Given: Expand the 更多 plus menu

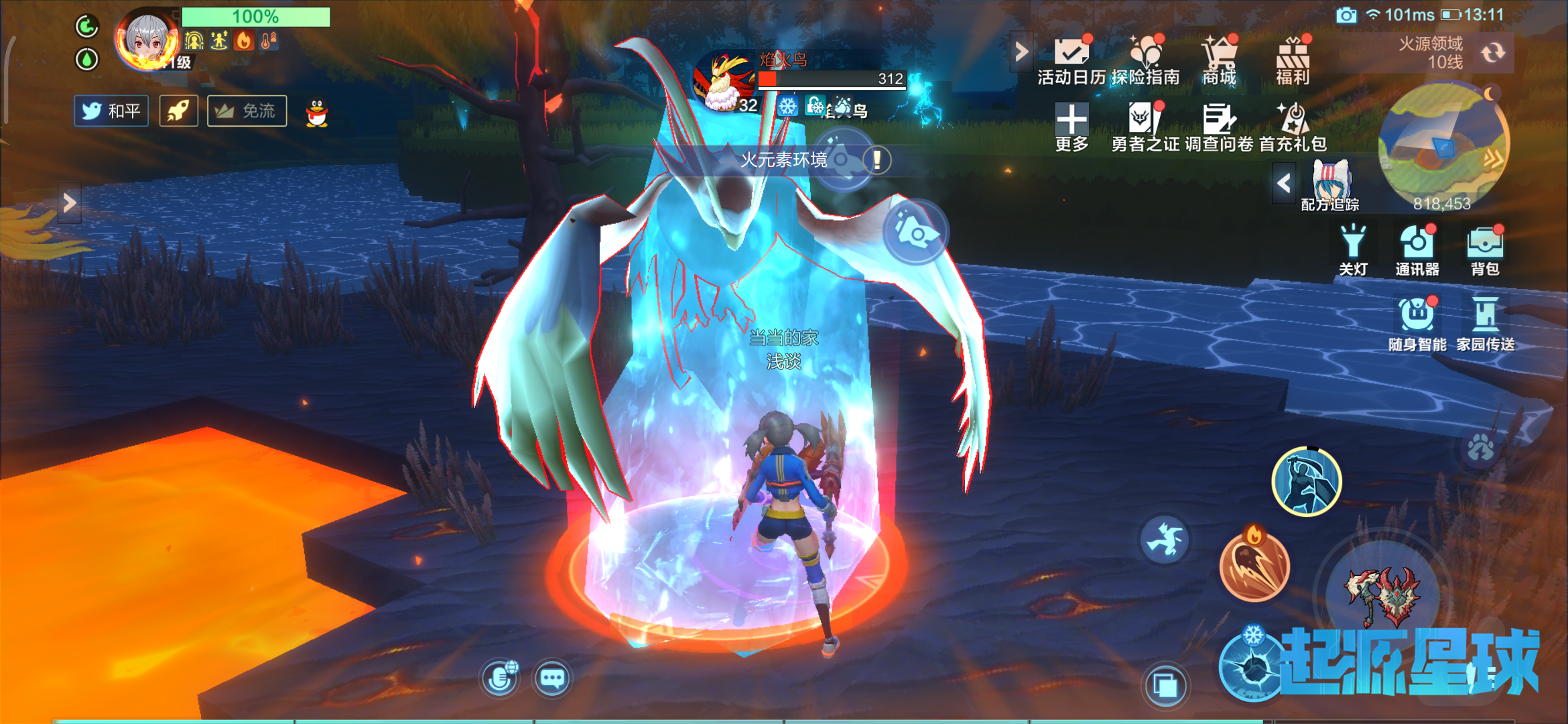Looking at the screenshot, I should (x=1071, y=127).
